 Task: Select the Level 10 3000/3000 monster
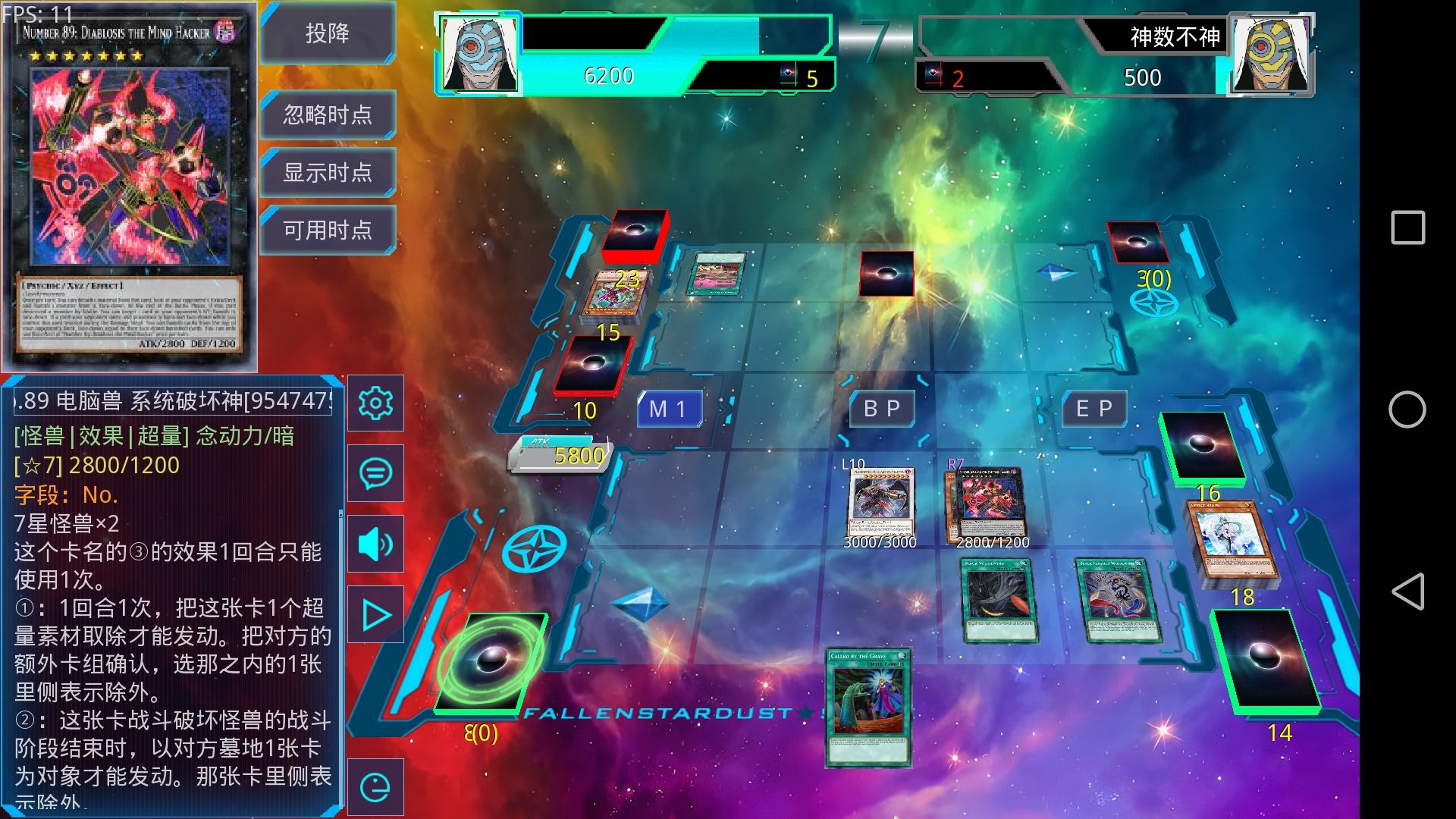point(880,504)
